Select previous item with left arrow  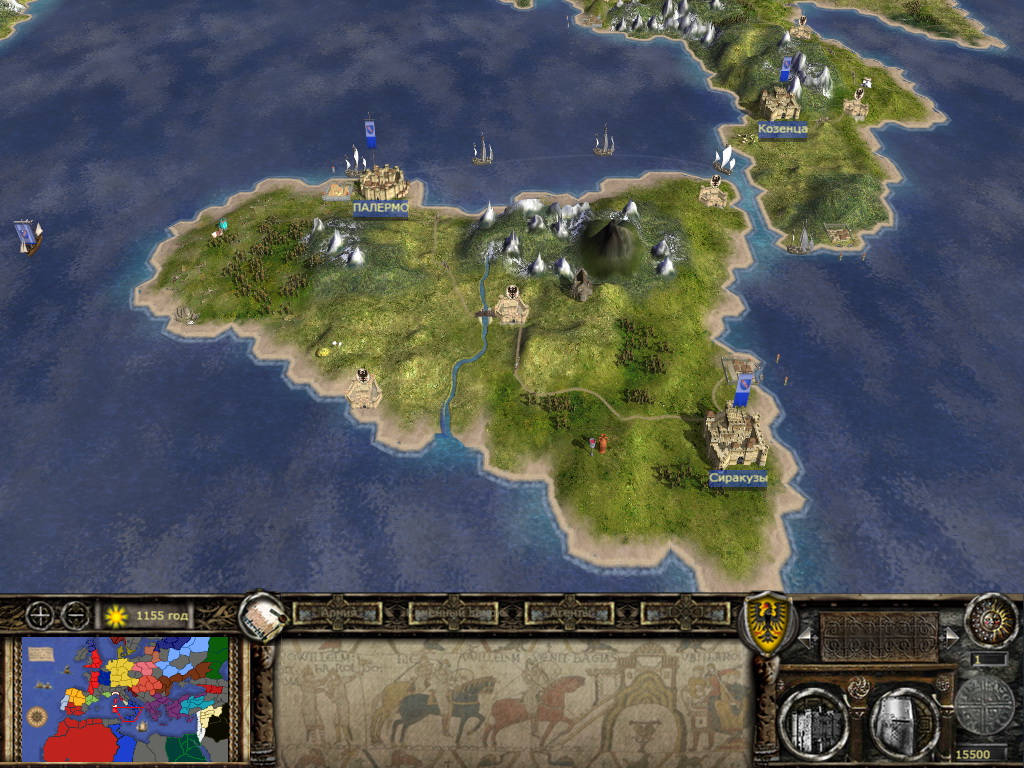tap(805, 635)
